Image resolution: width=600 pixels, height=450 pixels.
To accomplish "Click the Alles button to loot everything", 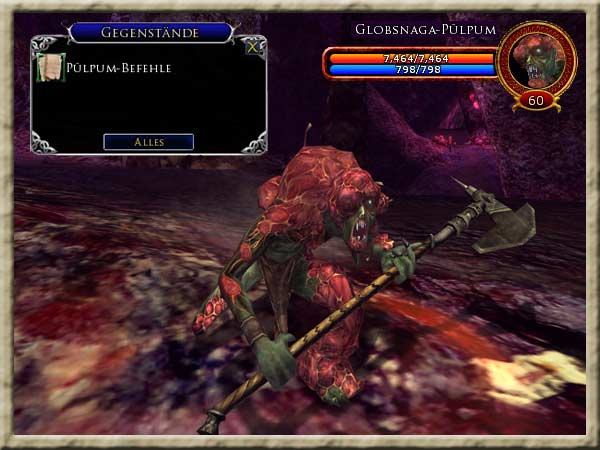I will tap(148, 142).
